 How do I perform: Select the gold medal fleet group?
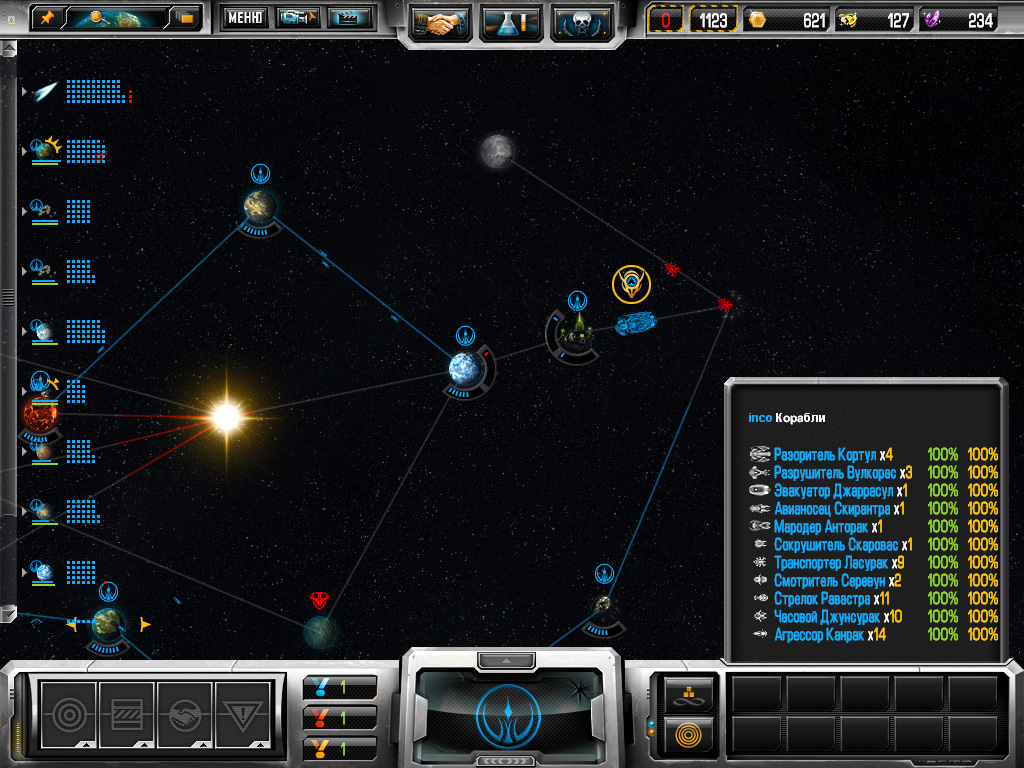(x=340, y=747)
